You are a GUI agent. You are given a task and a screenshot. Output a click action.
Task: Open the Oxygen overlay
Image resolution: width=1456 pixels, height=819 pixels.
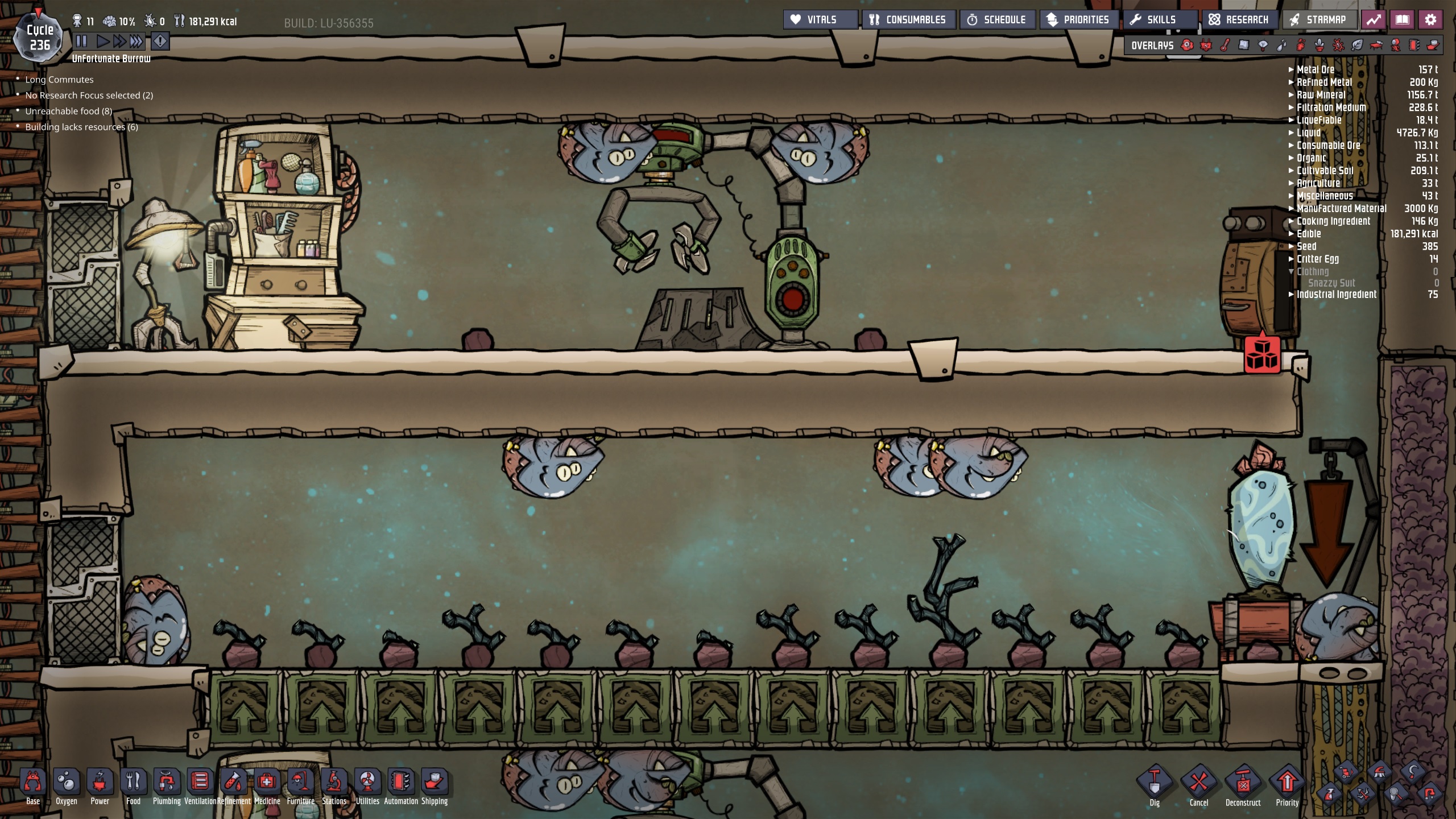[1187, 45]
